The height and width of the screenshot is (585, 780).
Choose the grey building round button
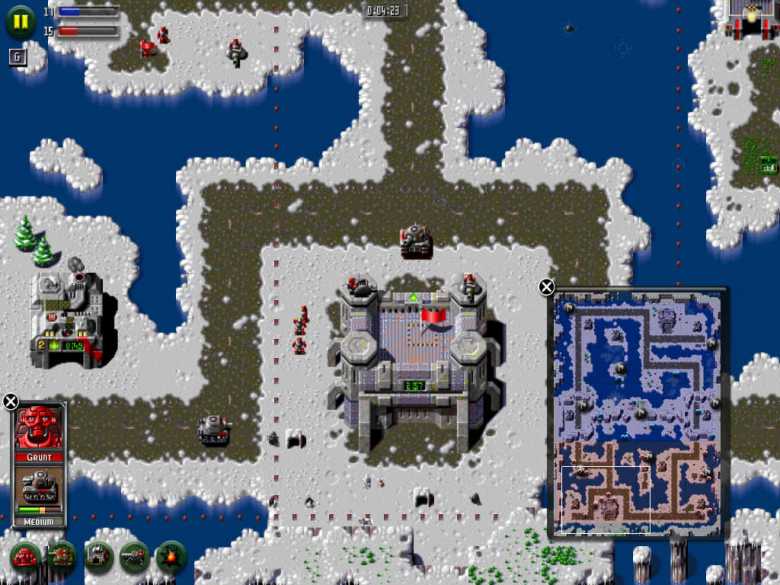click(98, 555)
